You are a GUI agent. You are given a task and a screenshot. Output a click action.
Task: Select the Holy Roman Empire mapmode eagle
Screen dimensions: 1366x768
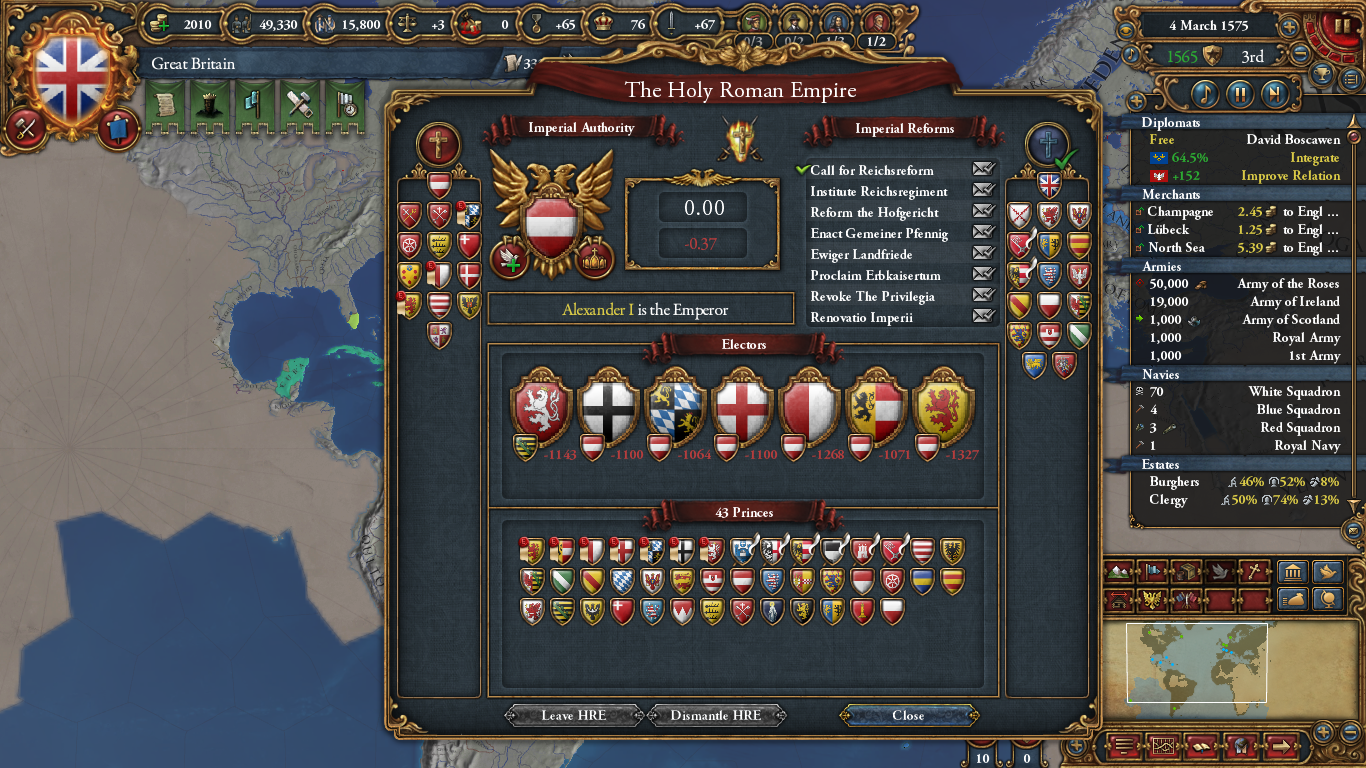[x=1152, y=600]
